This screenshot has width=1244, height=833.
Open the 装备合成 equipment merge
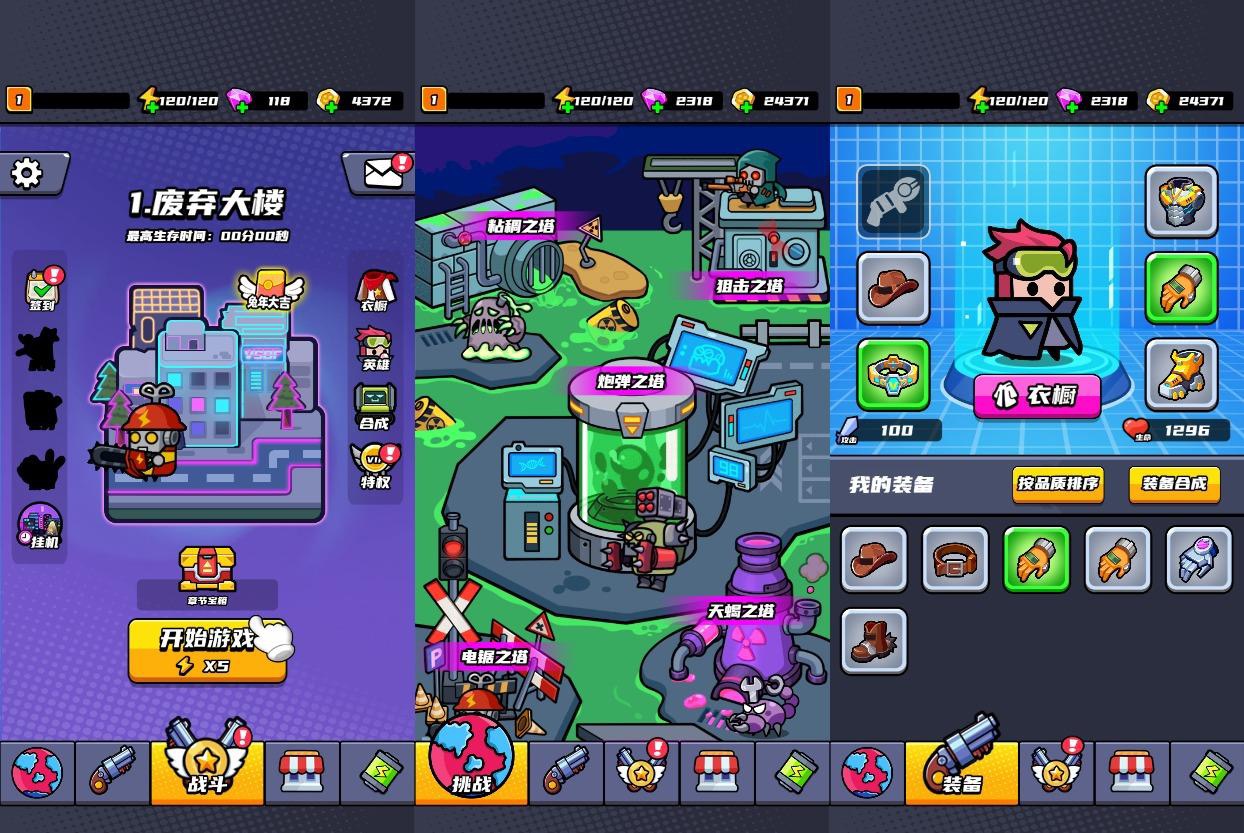tap(1174, 484)
